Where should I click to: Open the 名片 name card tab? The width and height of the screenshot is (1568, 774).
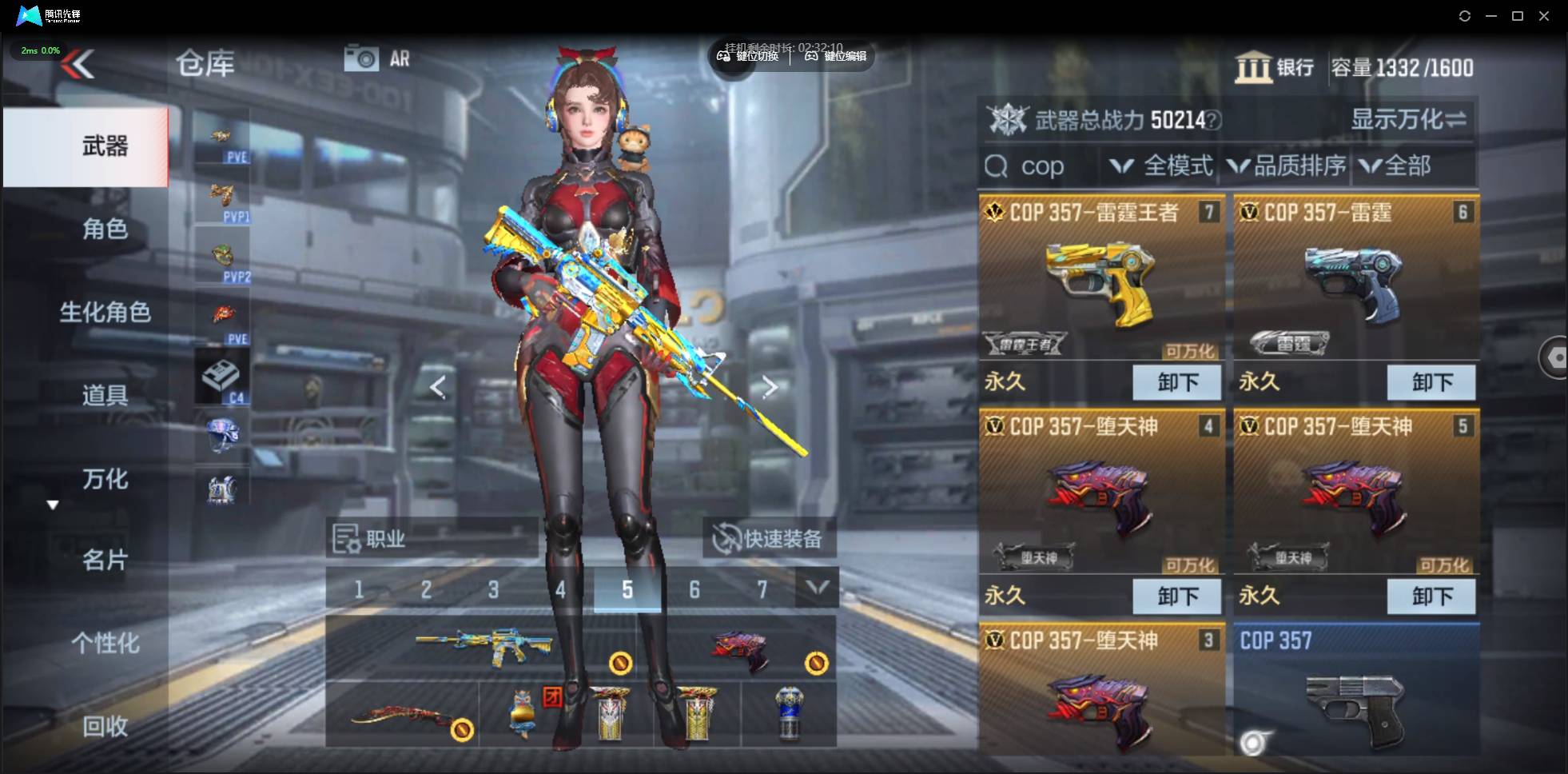tap(105, 560)
